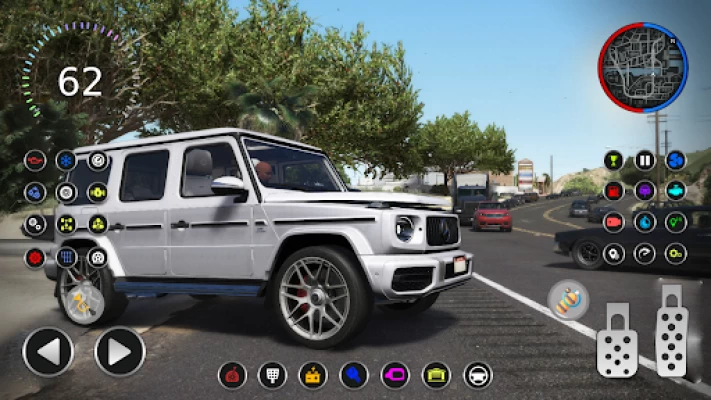The width and height of the screenshot is (711, 400).
Task: Select the yellow engine icon
Action: click(x=97, y=191)
